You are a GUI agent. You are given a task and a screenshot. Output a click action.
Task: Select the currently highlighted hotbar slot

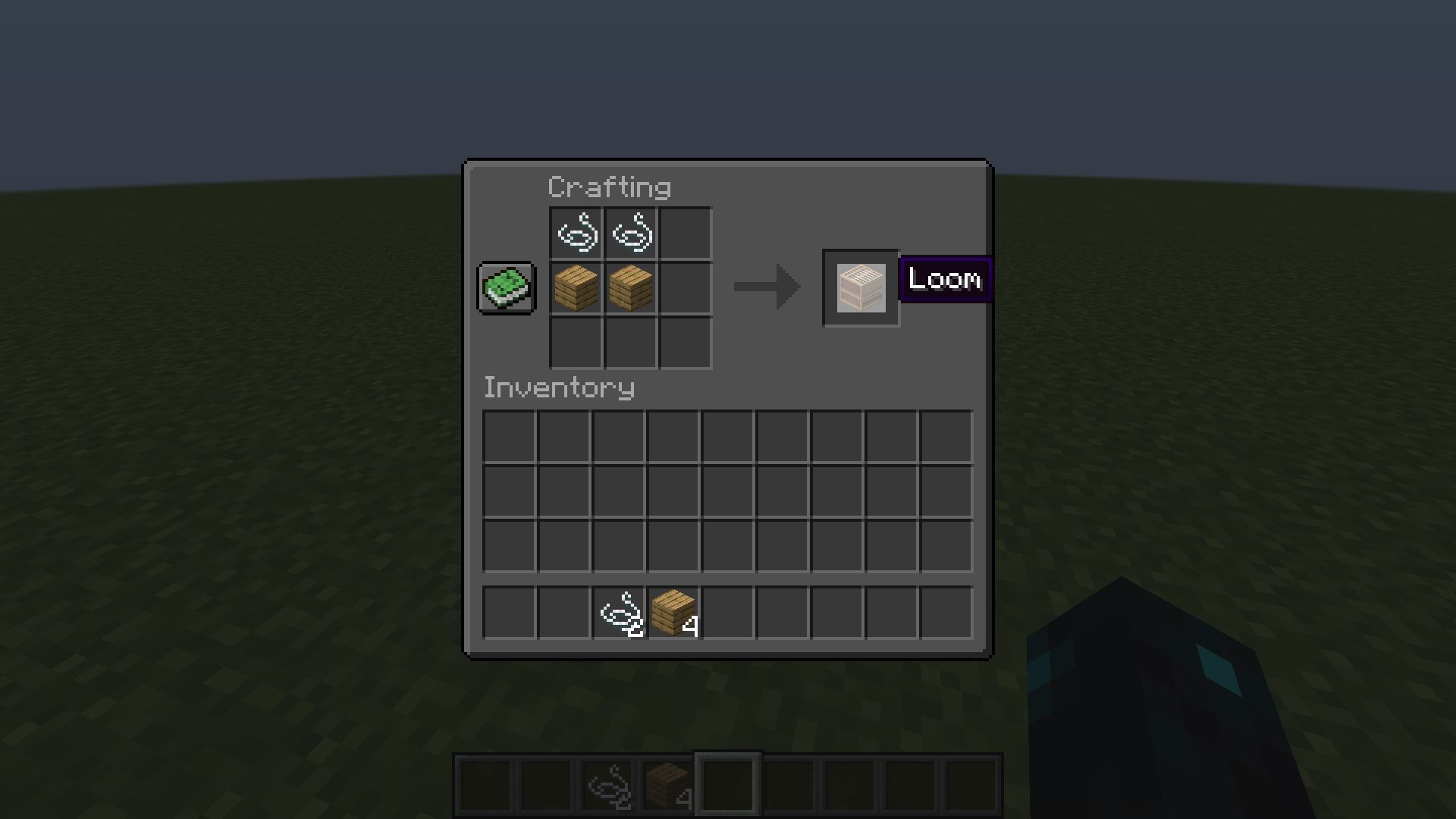click(726, 783)
